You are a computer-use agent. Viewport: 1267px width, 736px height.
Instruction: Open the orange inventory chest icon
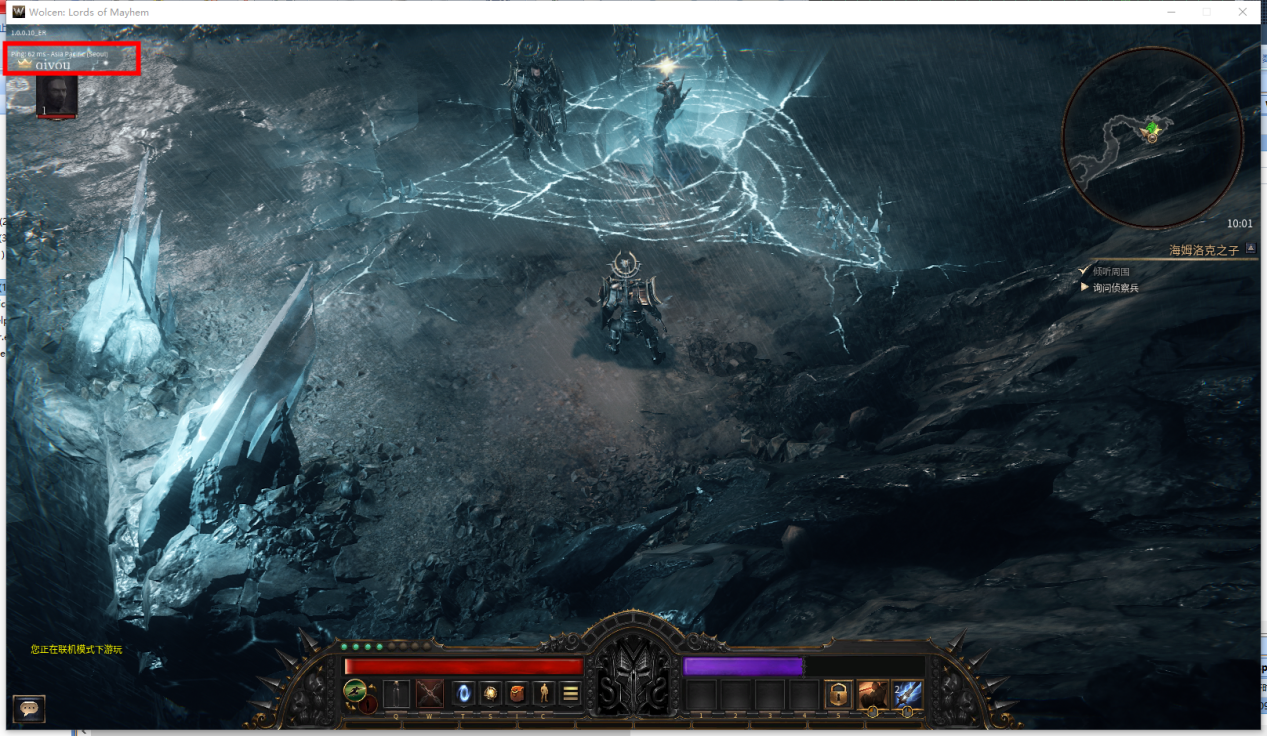[x=517, y=693]
